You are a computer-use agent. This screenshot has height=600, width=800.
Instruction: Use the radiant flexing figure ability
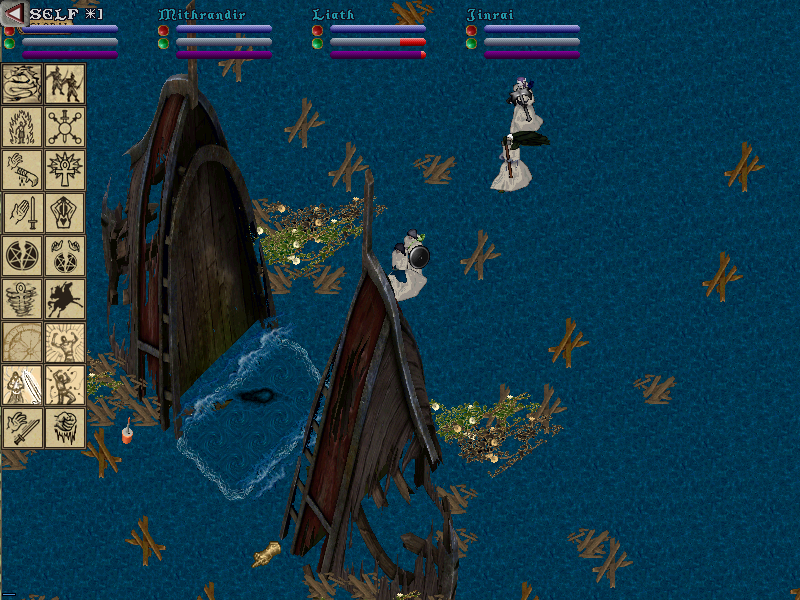65,342
